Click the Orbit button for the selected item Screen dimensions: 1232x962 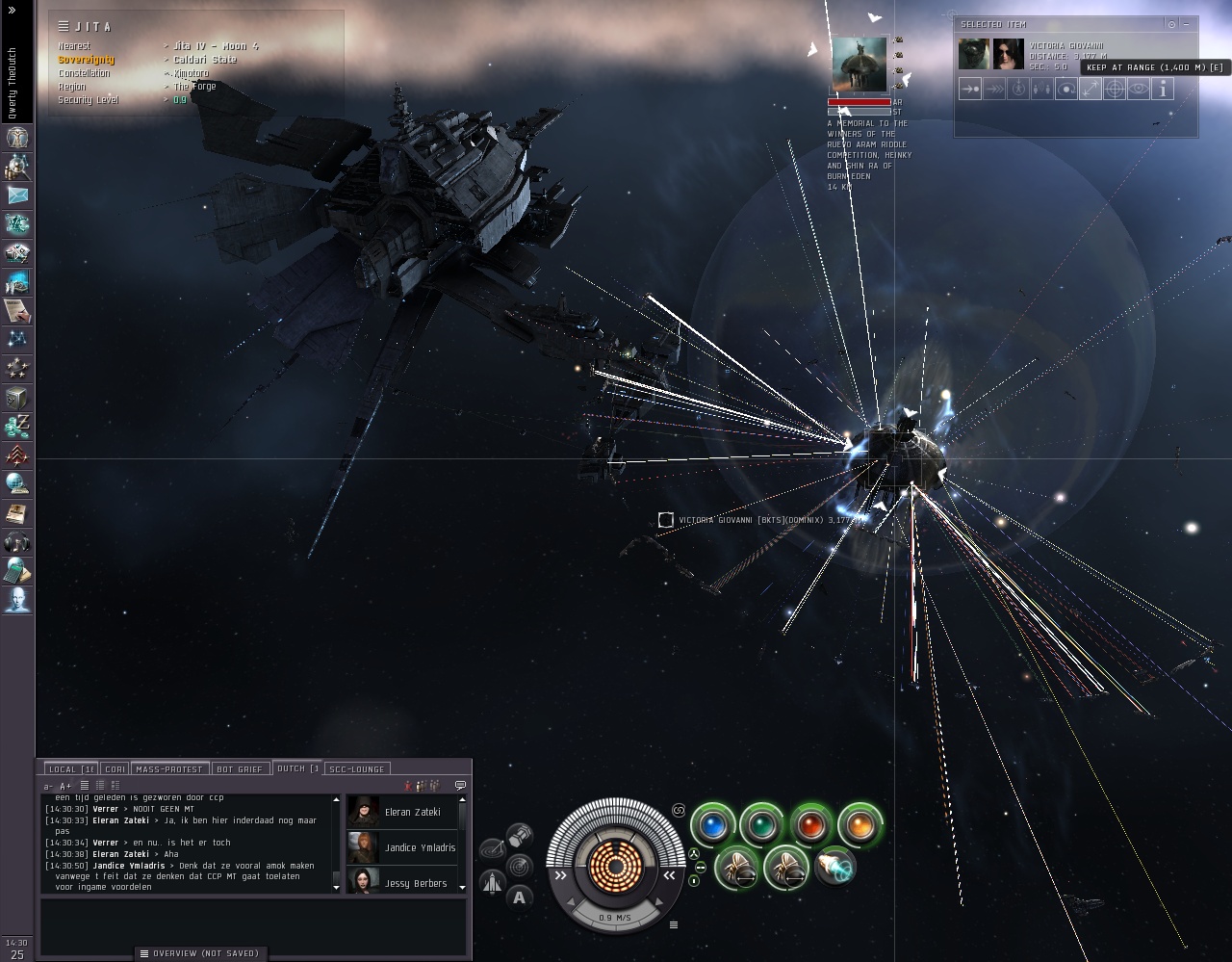[1065, 90]
